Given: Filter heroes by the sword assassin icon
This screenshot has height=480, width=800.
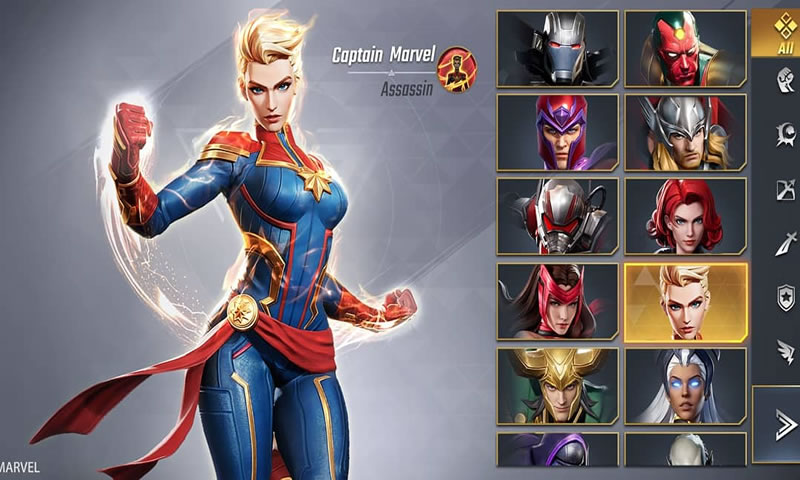Looking at the screenshot, I should (x=786, y=243).
